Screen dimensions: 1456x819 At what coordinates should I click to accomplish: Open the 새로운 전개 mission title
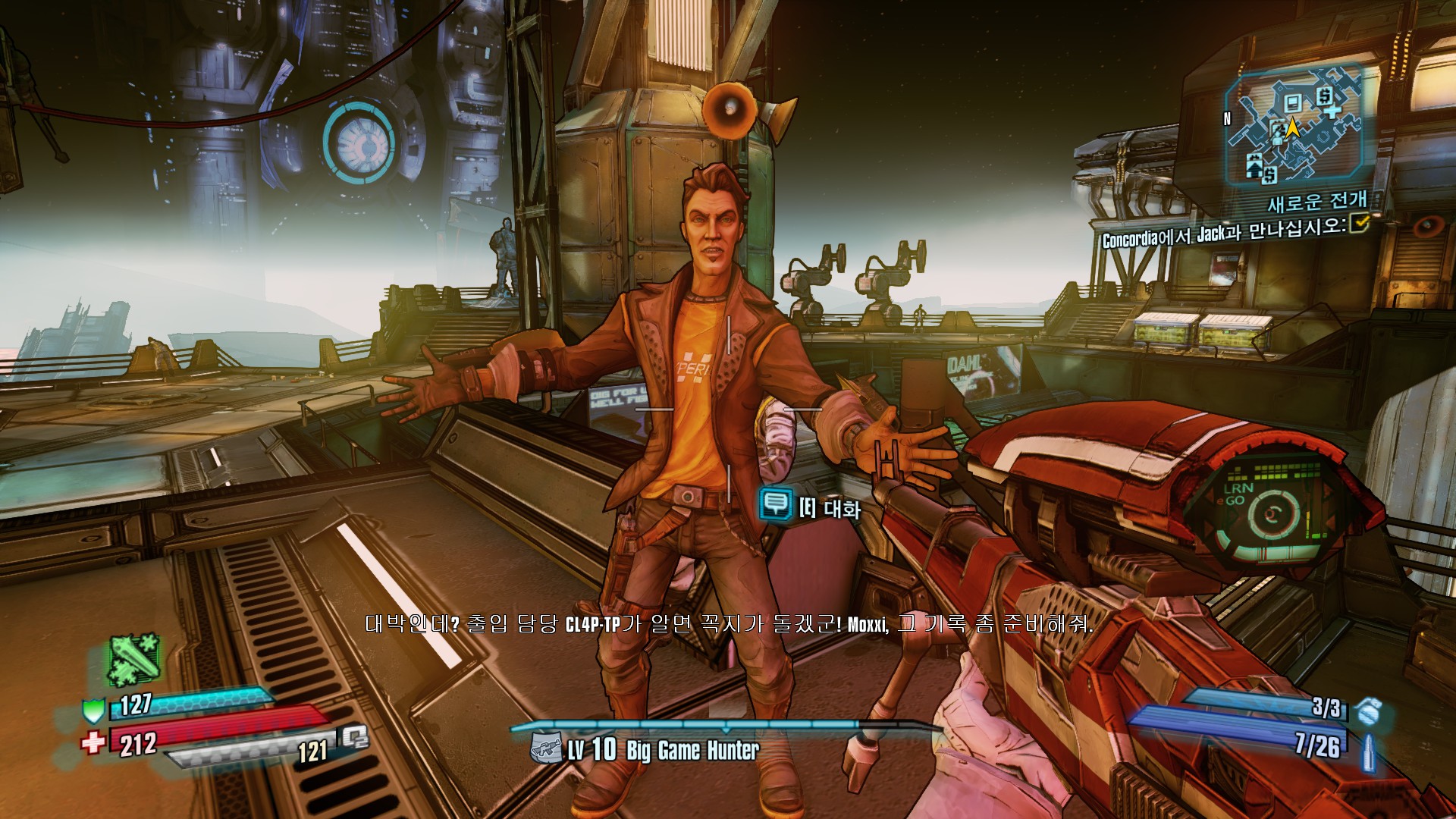pyautogui.click(x=1317, y=201)
